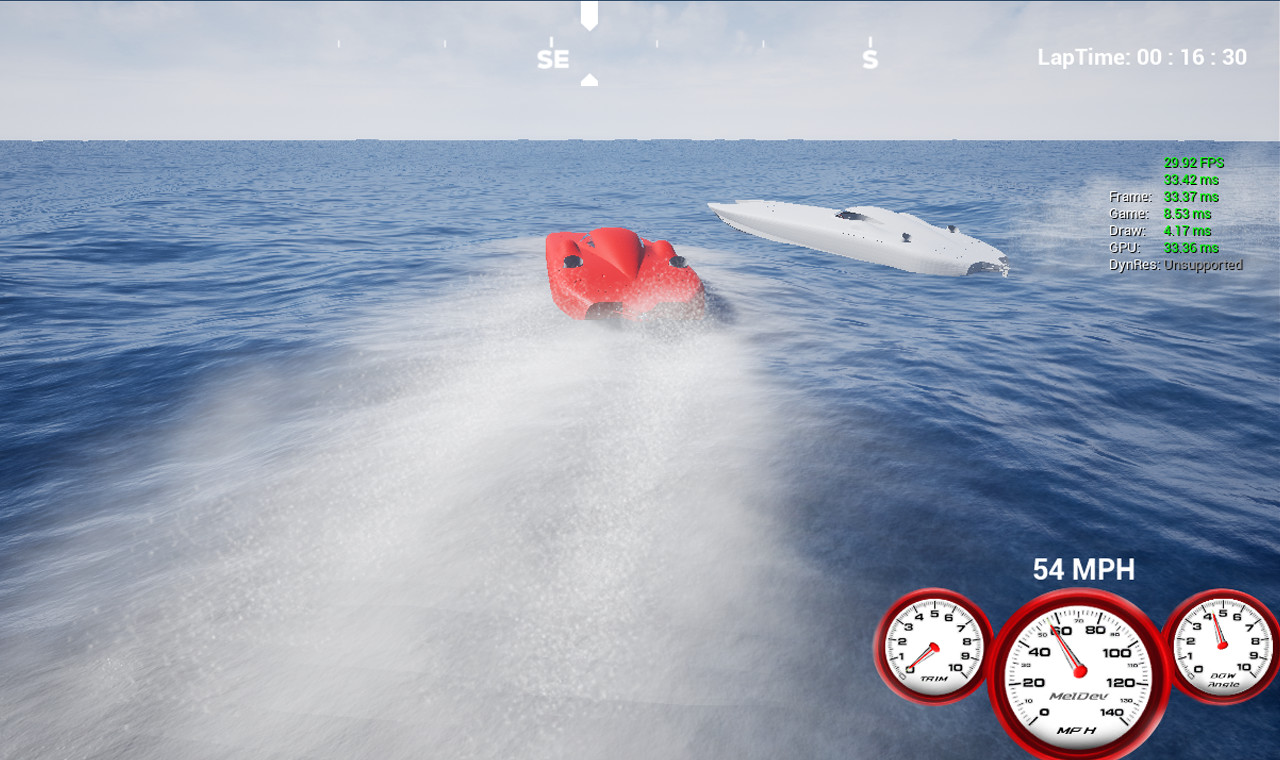The width and height of the screenshot is (1280, 760).
Task: Click the 54 MPH speed readout
Action: 1083,570
